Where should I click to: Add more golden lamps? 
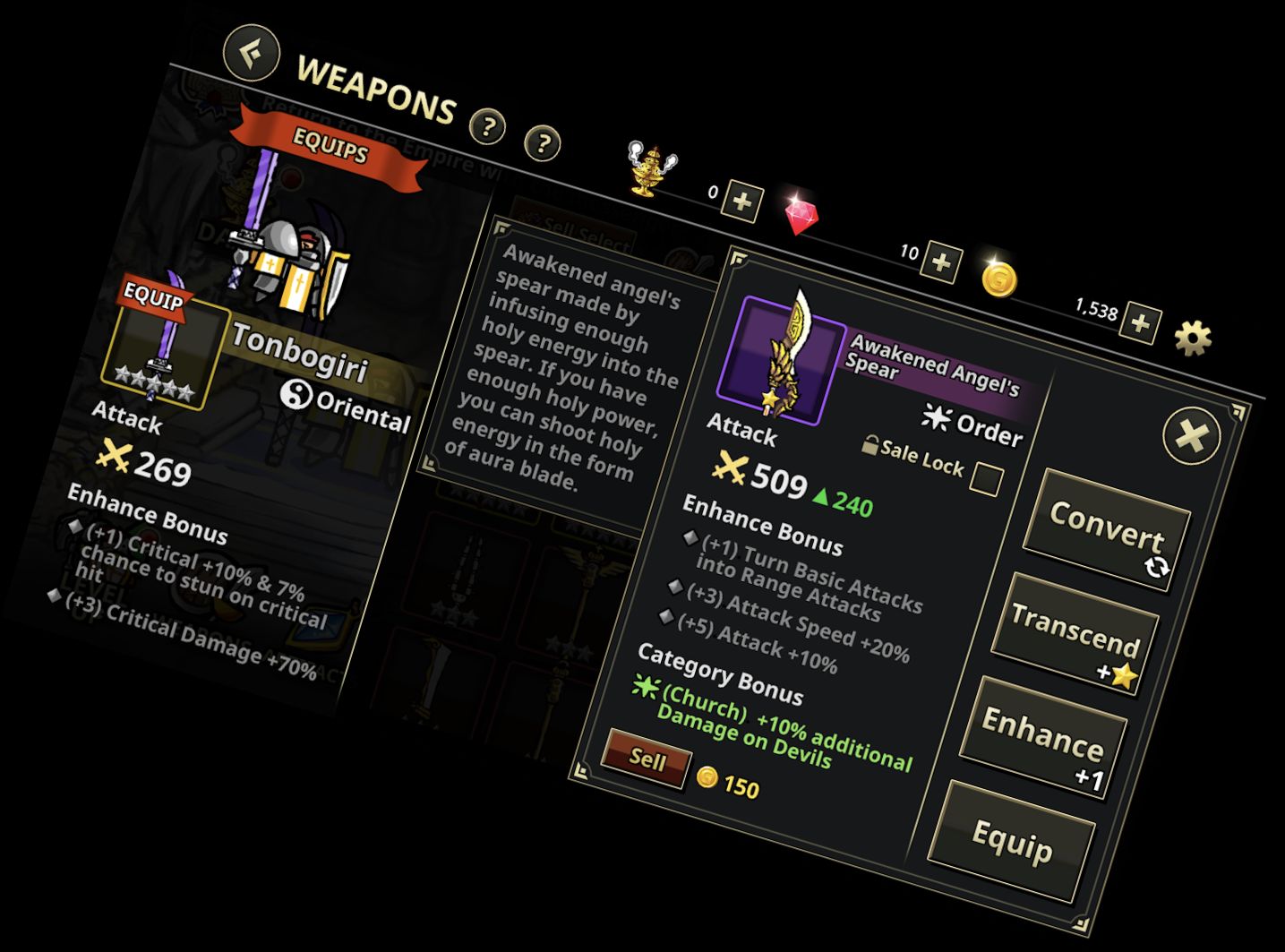742,202
